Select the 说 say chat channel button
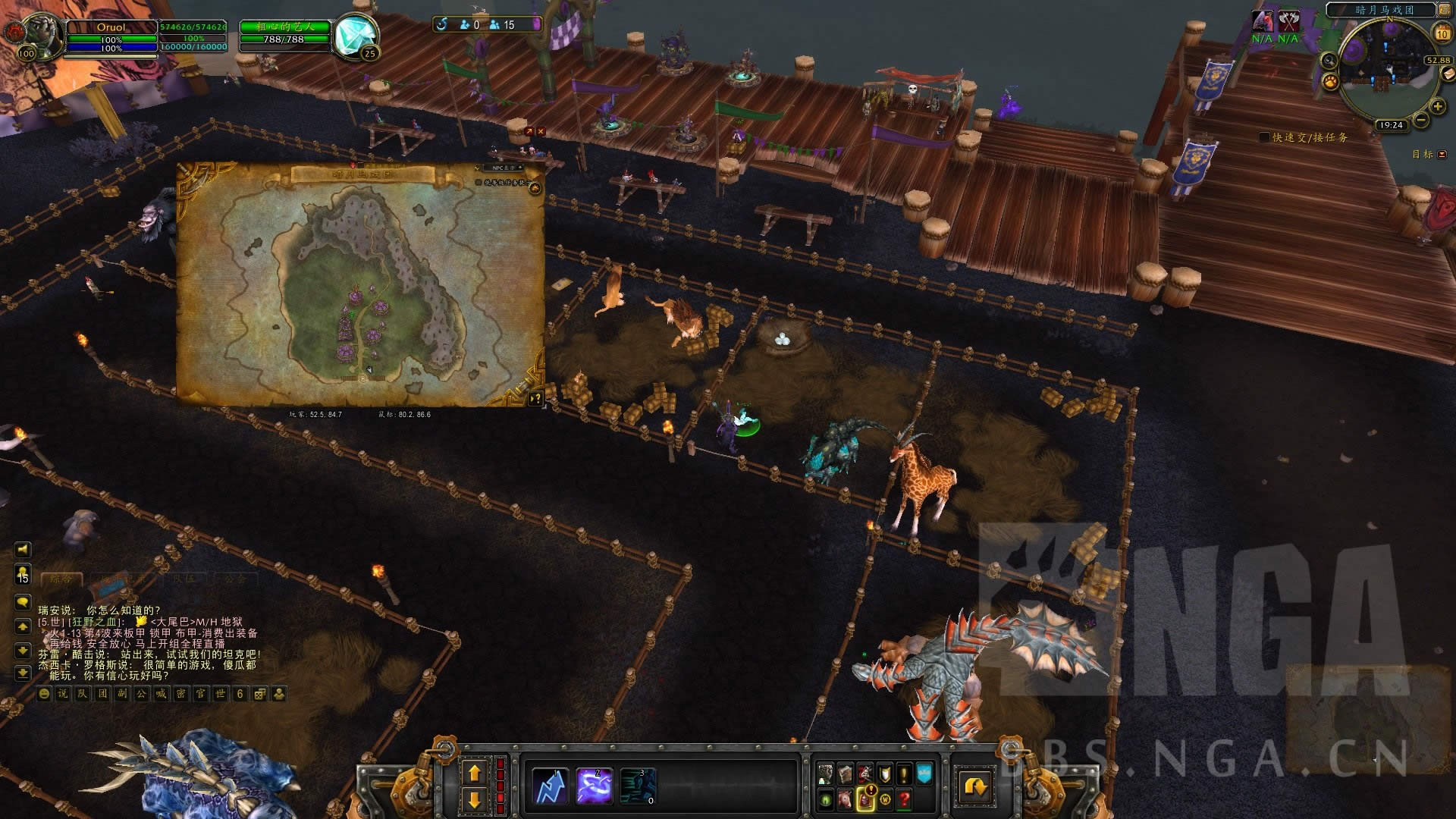The width and height of the screenshot is (1456, 819). tap(63, 694)
